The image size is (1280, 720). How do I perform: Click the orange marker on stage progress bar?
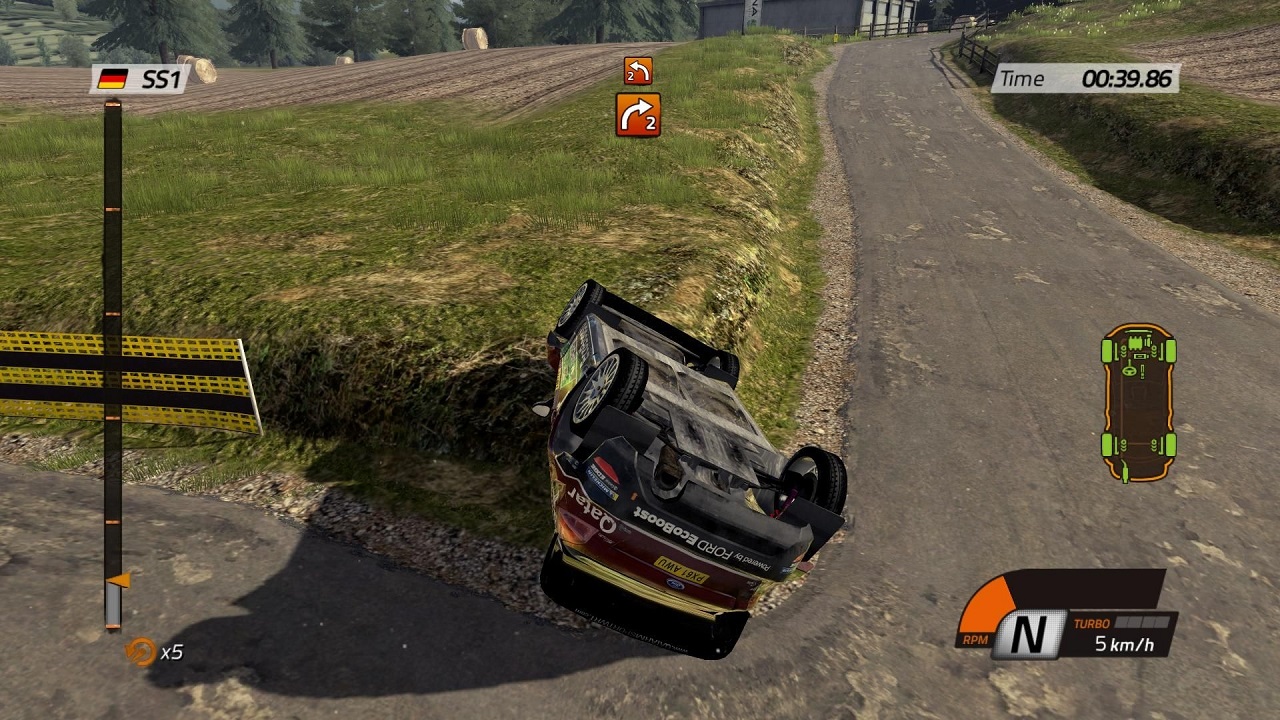[118, 580]
